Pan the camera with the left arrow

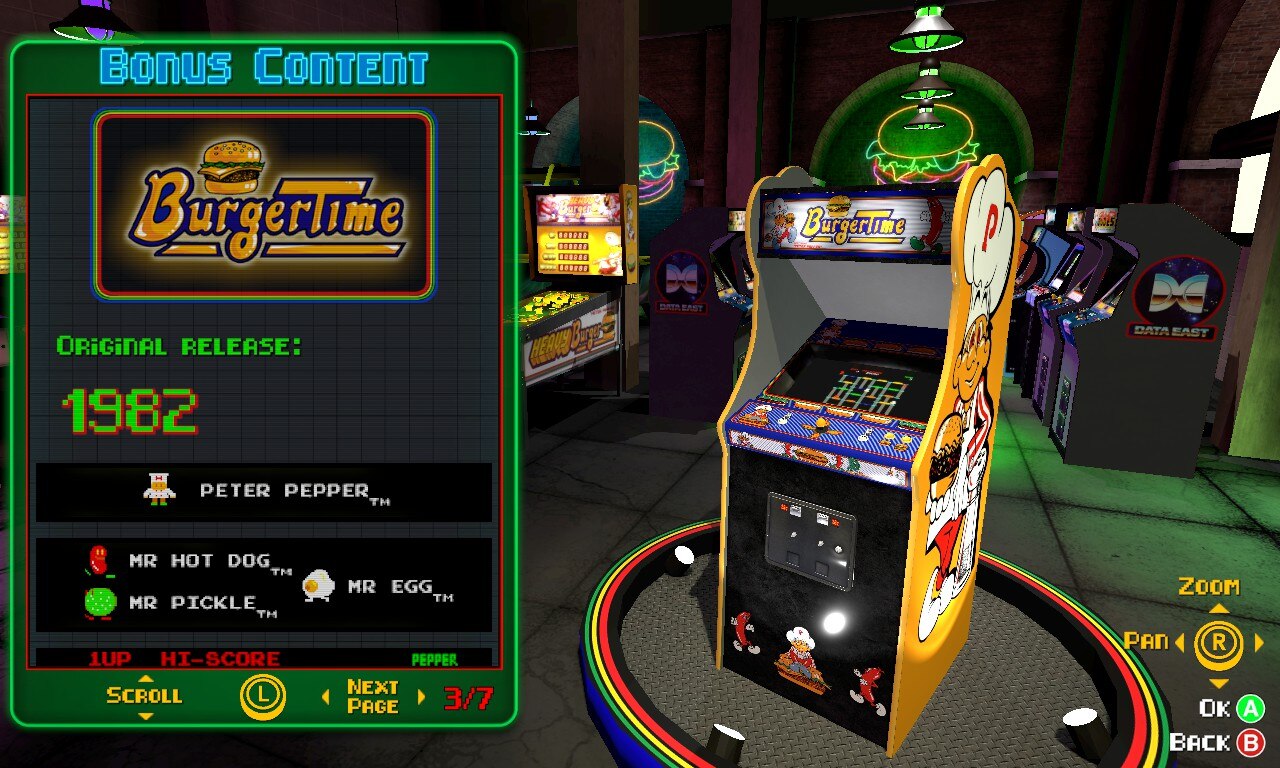coord(1179,643)
